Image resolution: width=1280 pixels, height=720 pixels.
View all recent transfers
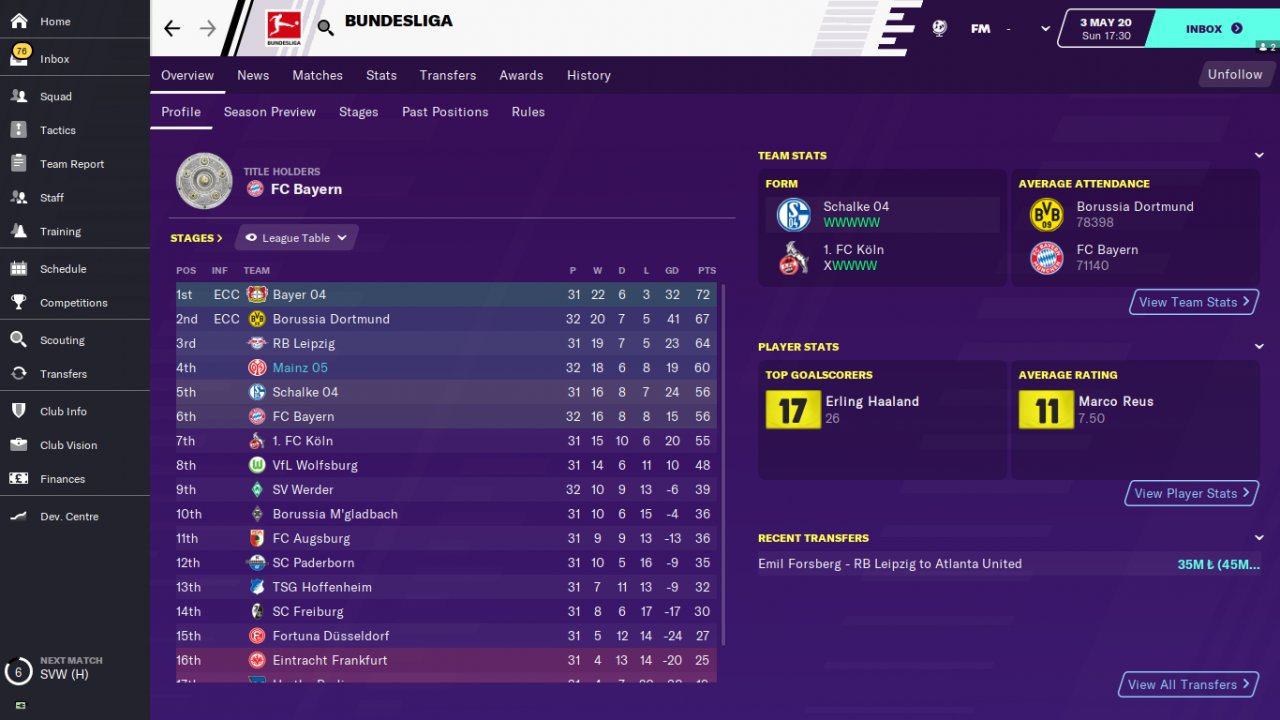point(1188,684)
